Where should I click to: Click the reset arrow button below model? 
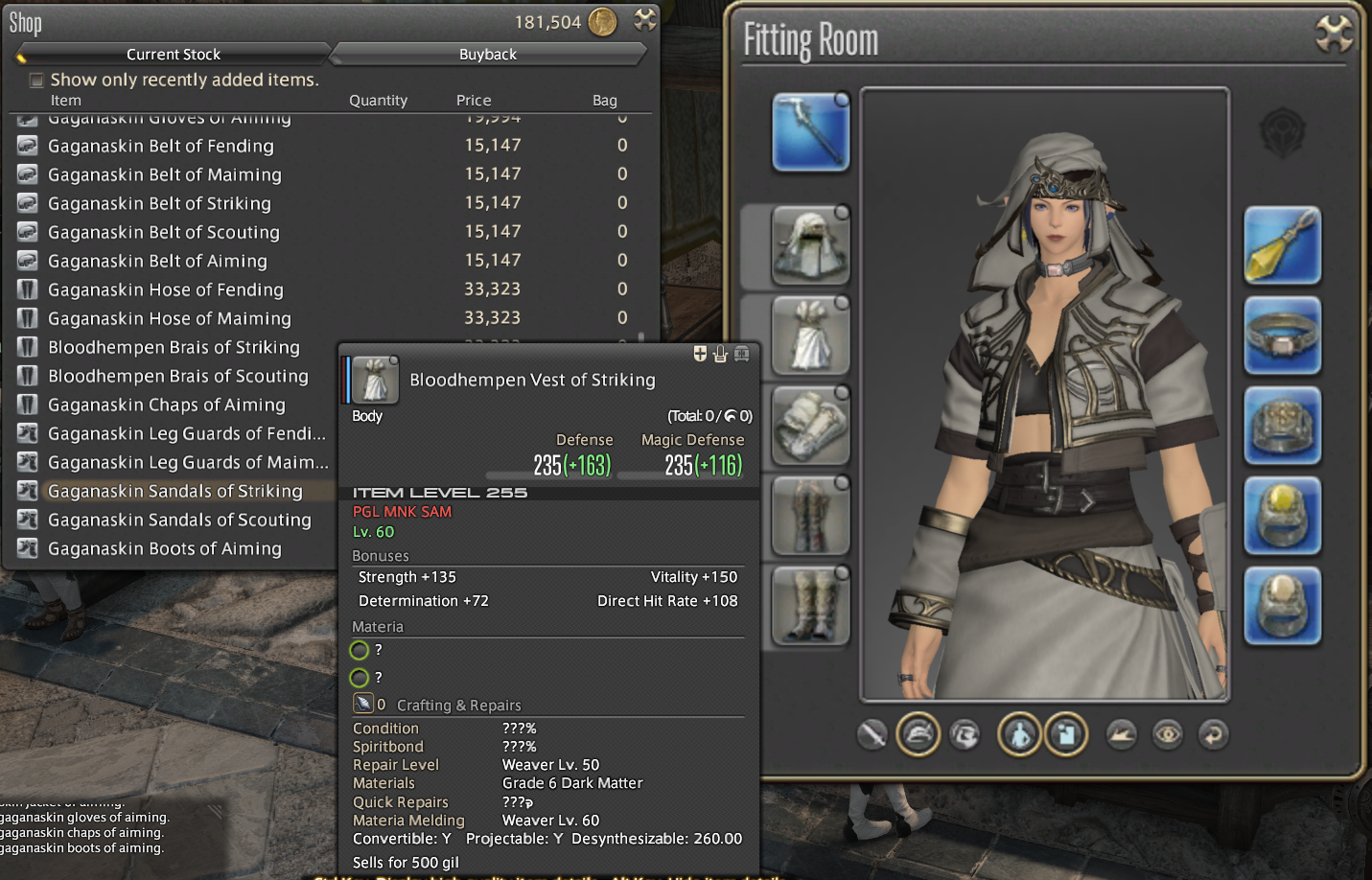pos(1213,735)
